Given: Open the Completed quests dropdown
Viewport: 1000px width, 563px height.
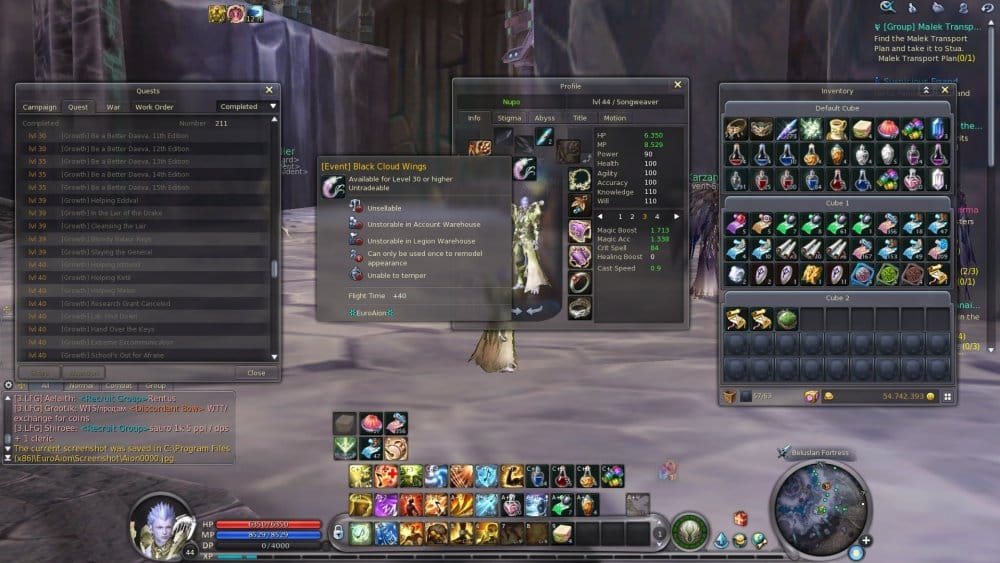Looking at the screenshot, I should (x=247, y=107).
